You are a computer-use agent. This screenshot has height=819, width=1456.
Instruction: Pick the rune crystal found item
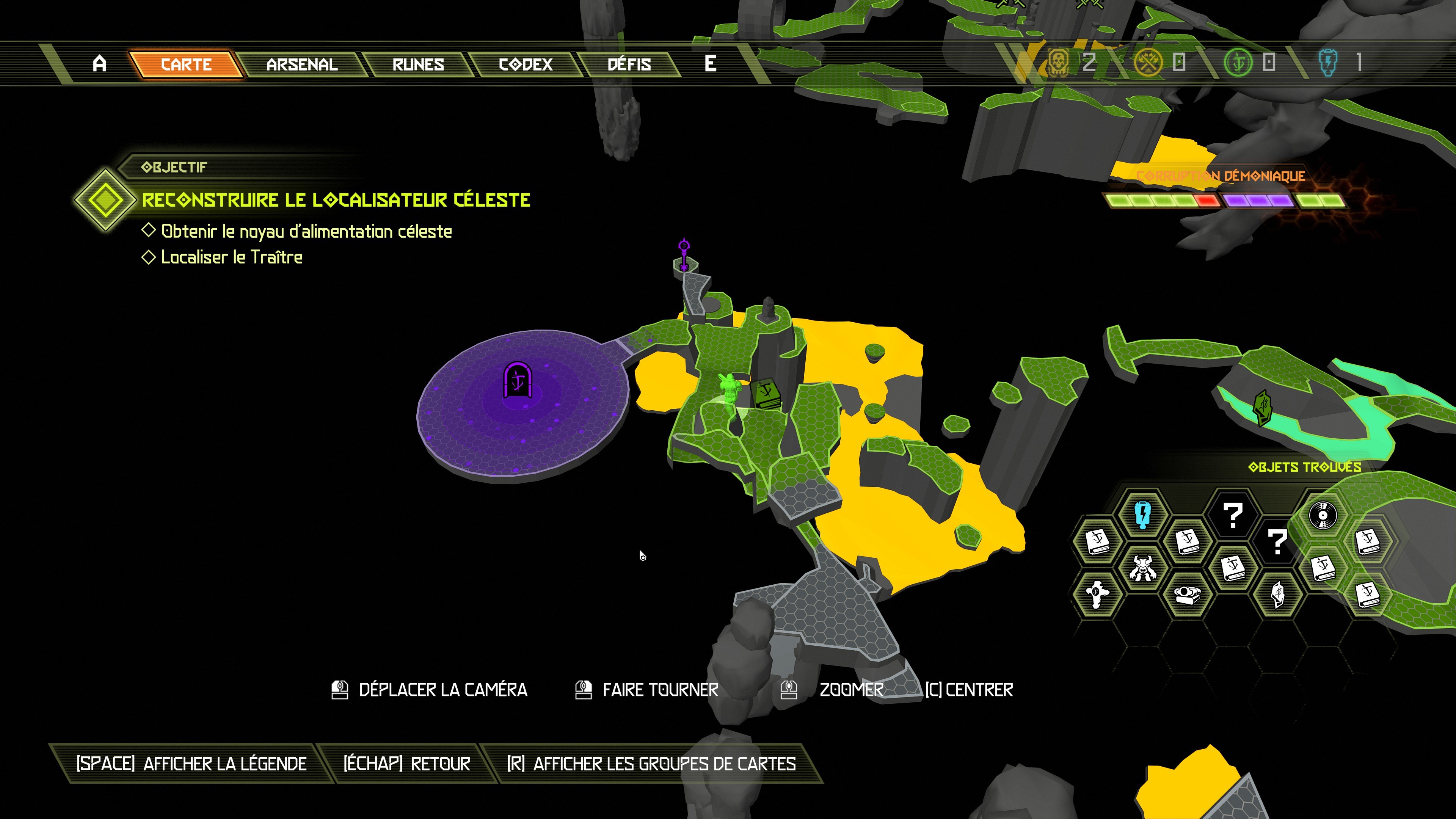click(x=1277, y=594)
